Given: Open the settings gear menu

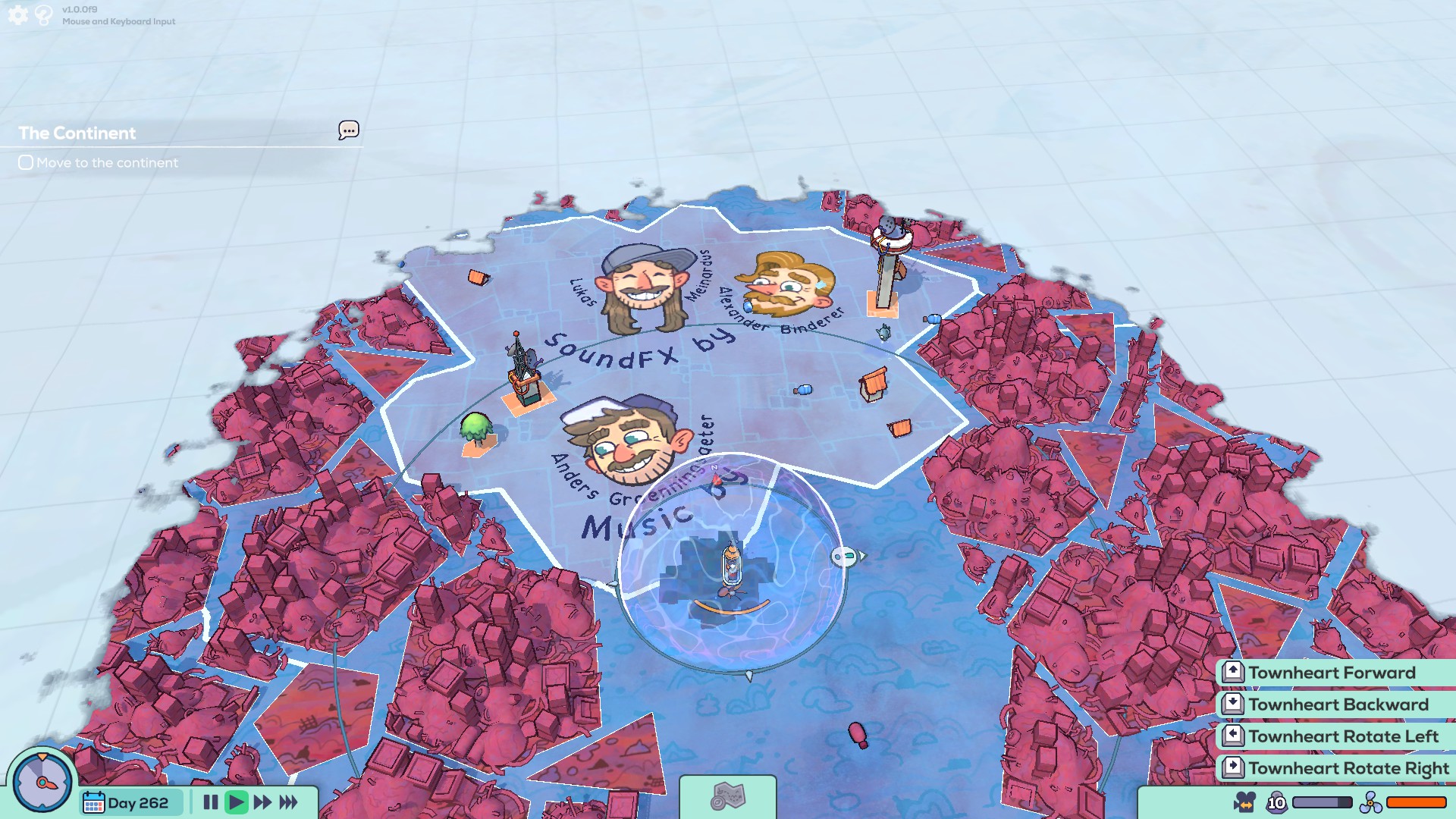Looking at the screenshot, I should (17, 14).
